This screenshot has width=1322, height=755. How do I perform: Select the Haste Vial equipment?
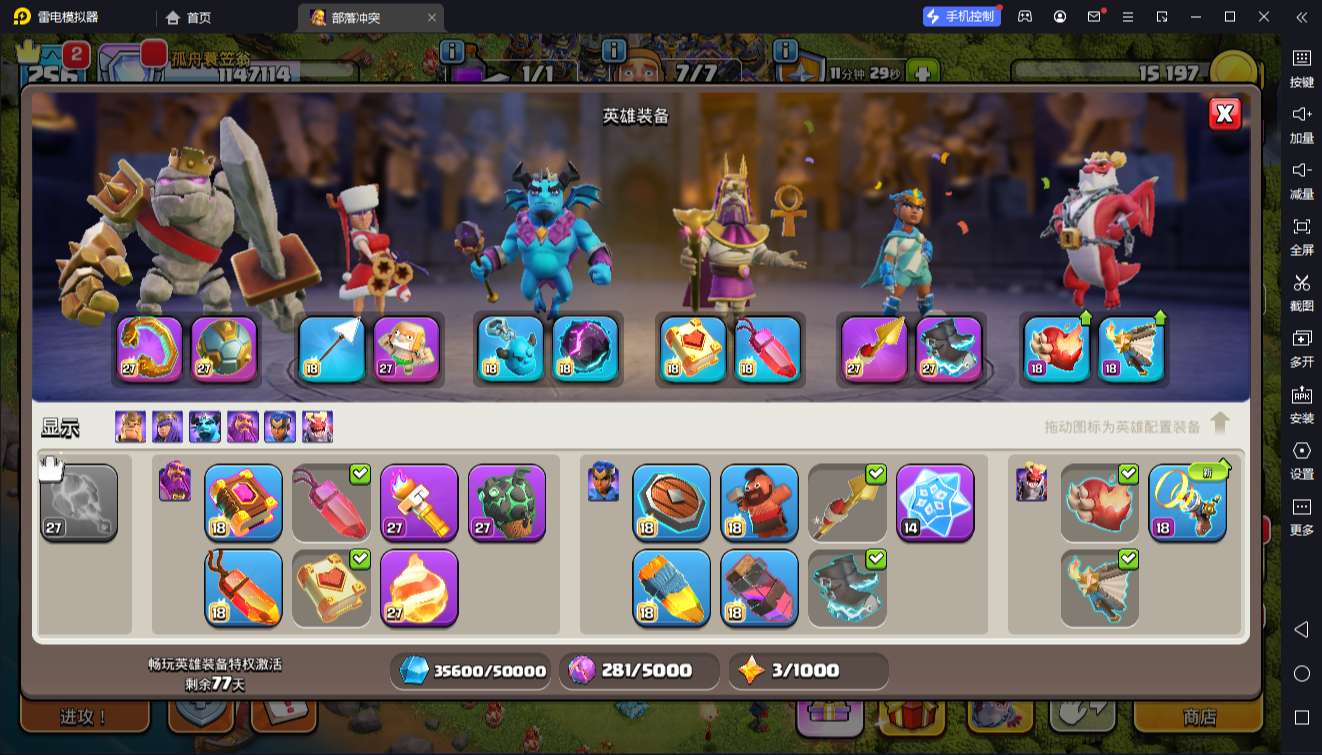[759, 587]
